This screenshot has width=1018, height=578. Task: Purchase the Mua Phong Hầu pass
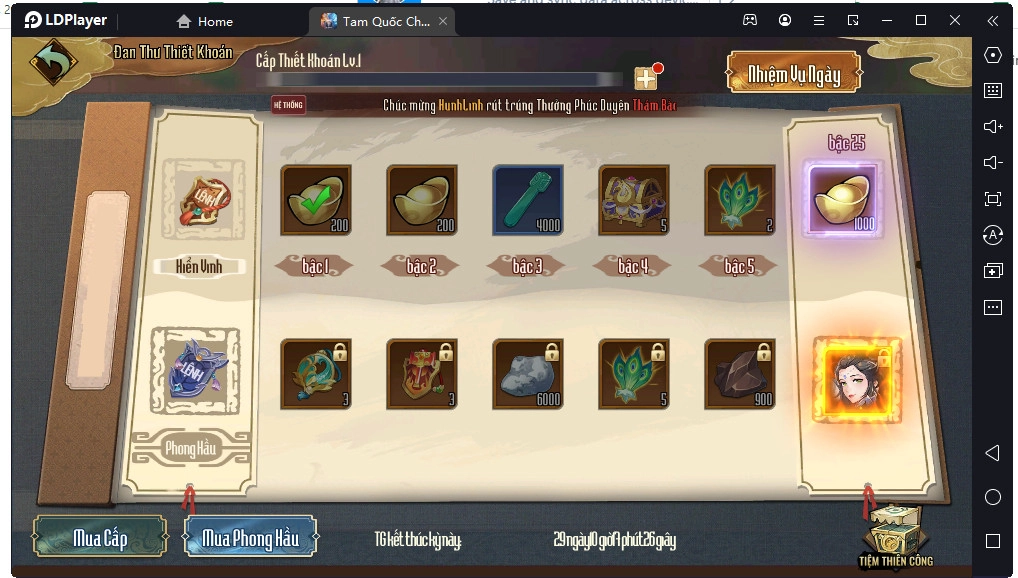click(x=250, y=538)
